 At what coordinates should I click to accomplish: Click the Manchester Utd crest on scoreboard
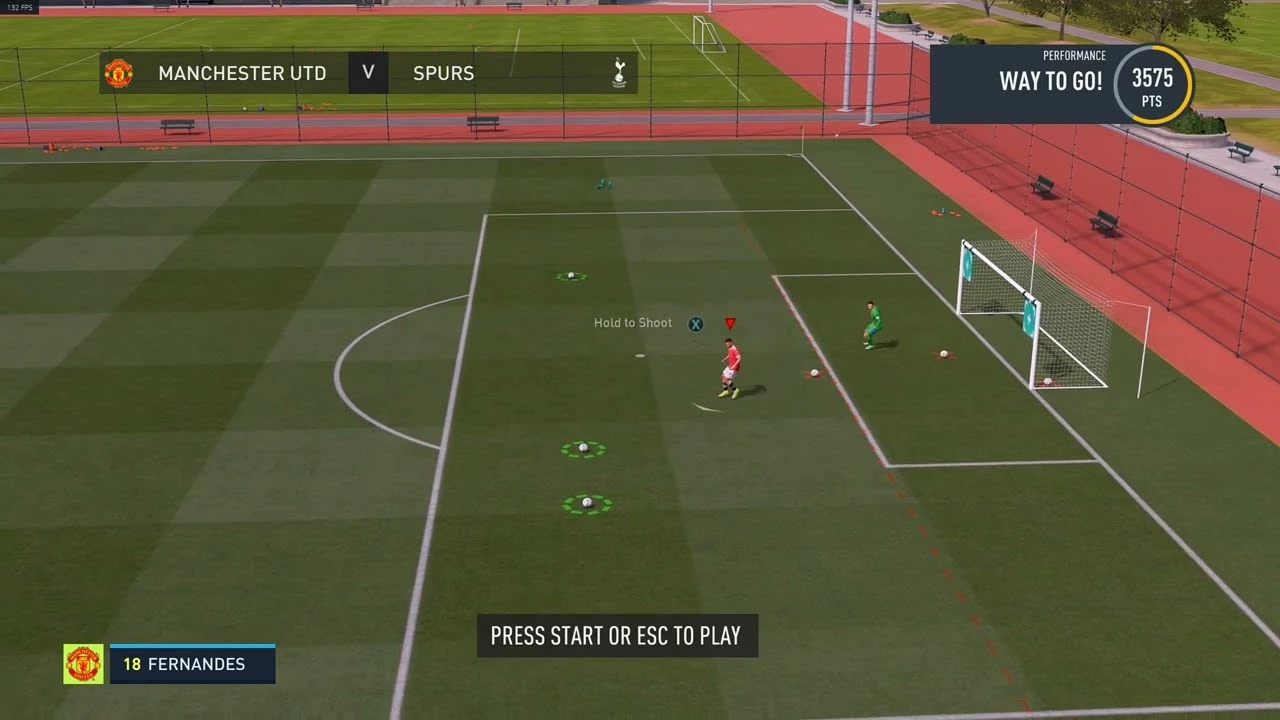point(119,72)
